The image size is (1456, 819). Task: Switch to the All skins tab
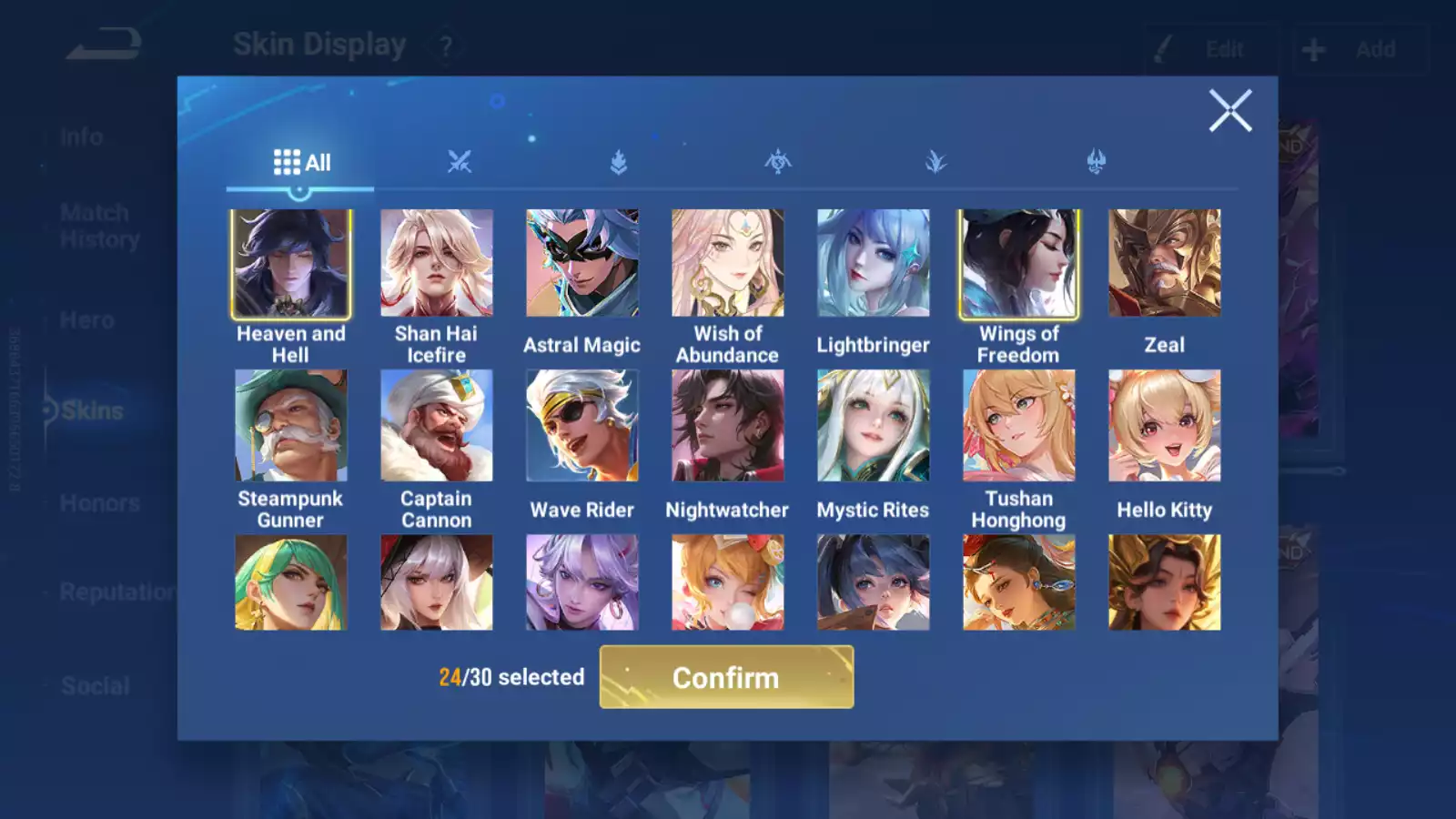[x=300, y=162]
